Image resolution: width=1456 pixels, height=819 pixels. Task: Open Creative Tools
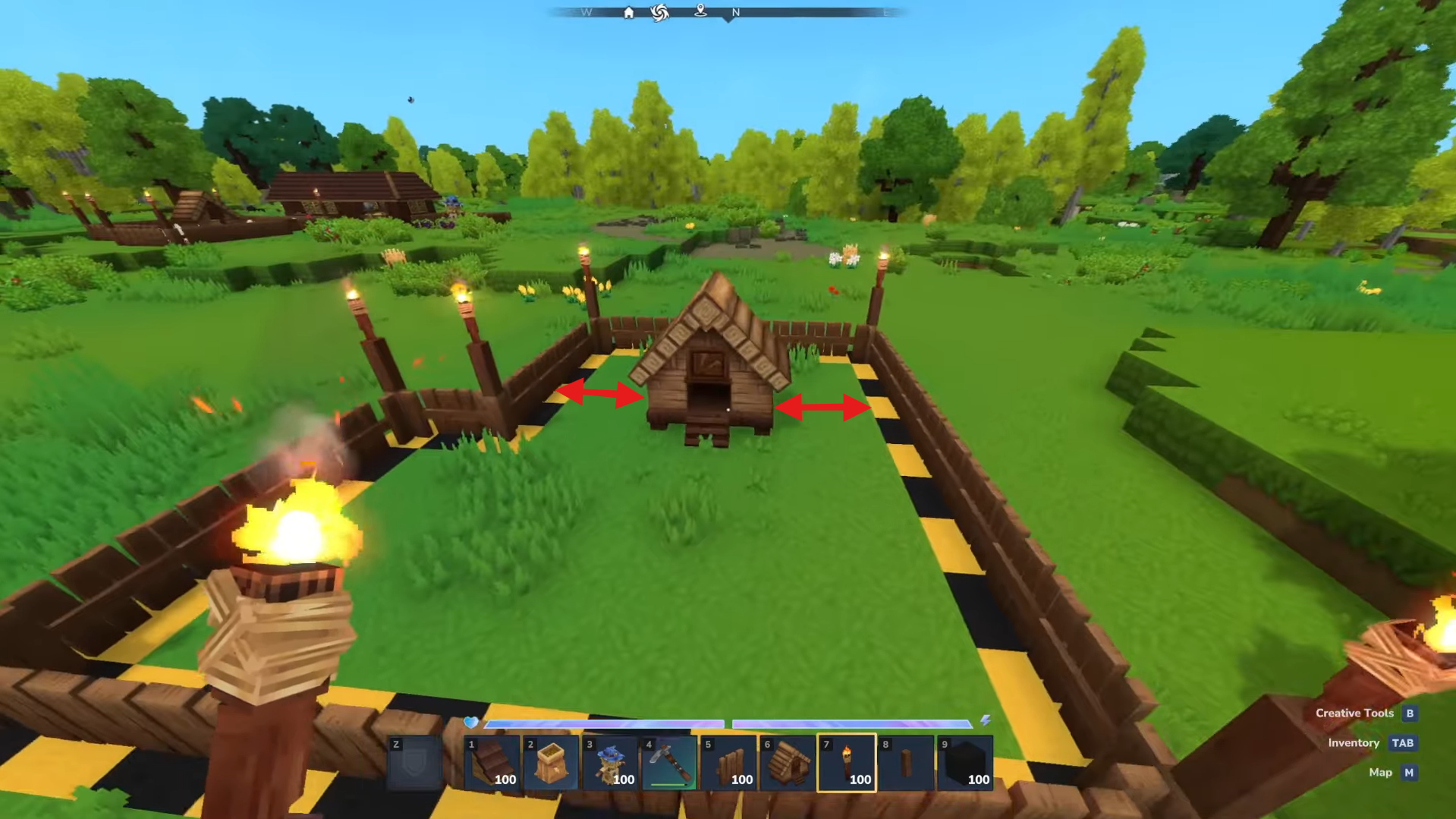point(1355,713)
